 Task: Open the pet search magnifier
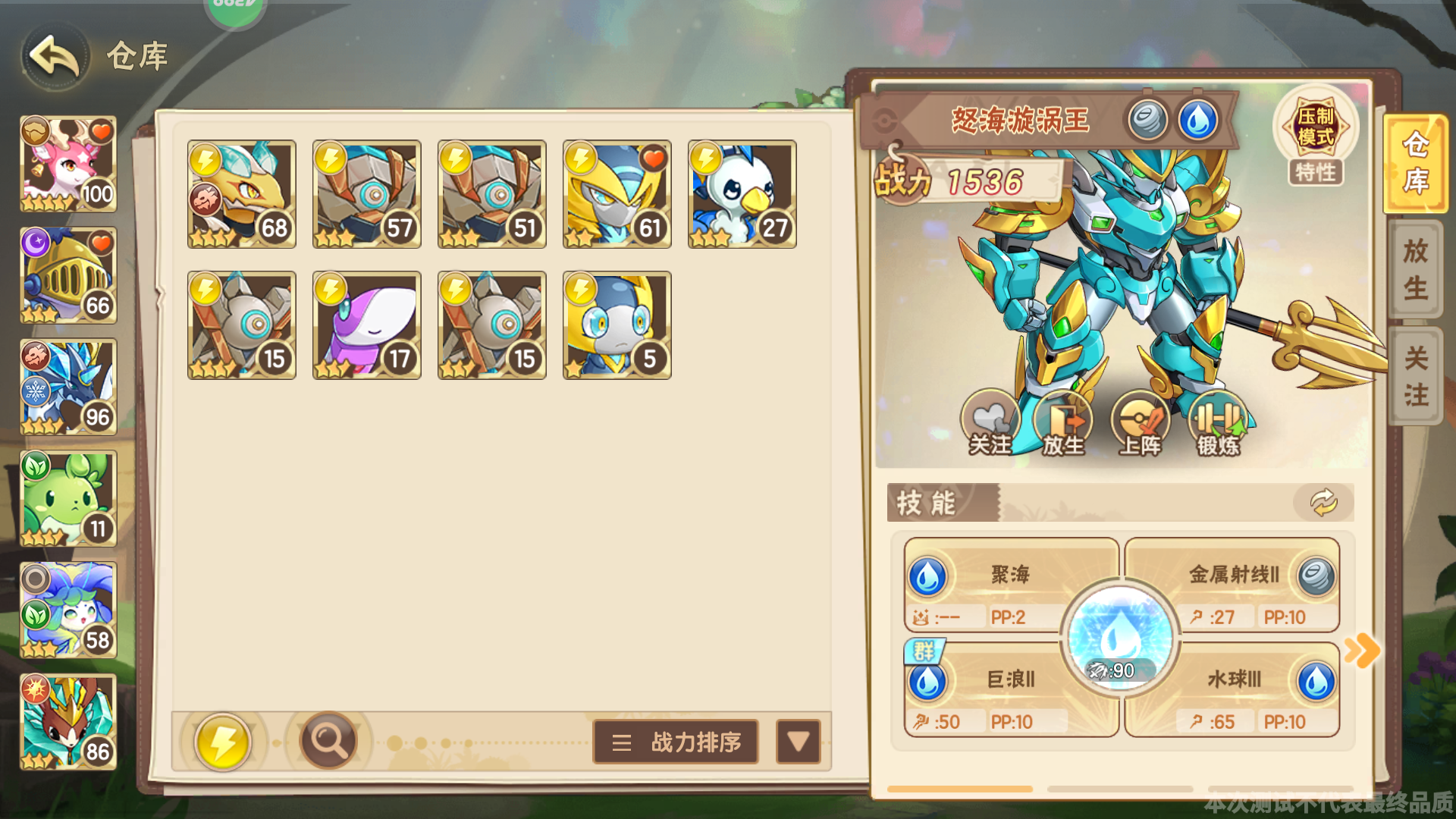(x=328, y=742)
